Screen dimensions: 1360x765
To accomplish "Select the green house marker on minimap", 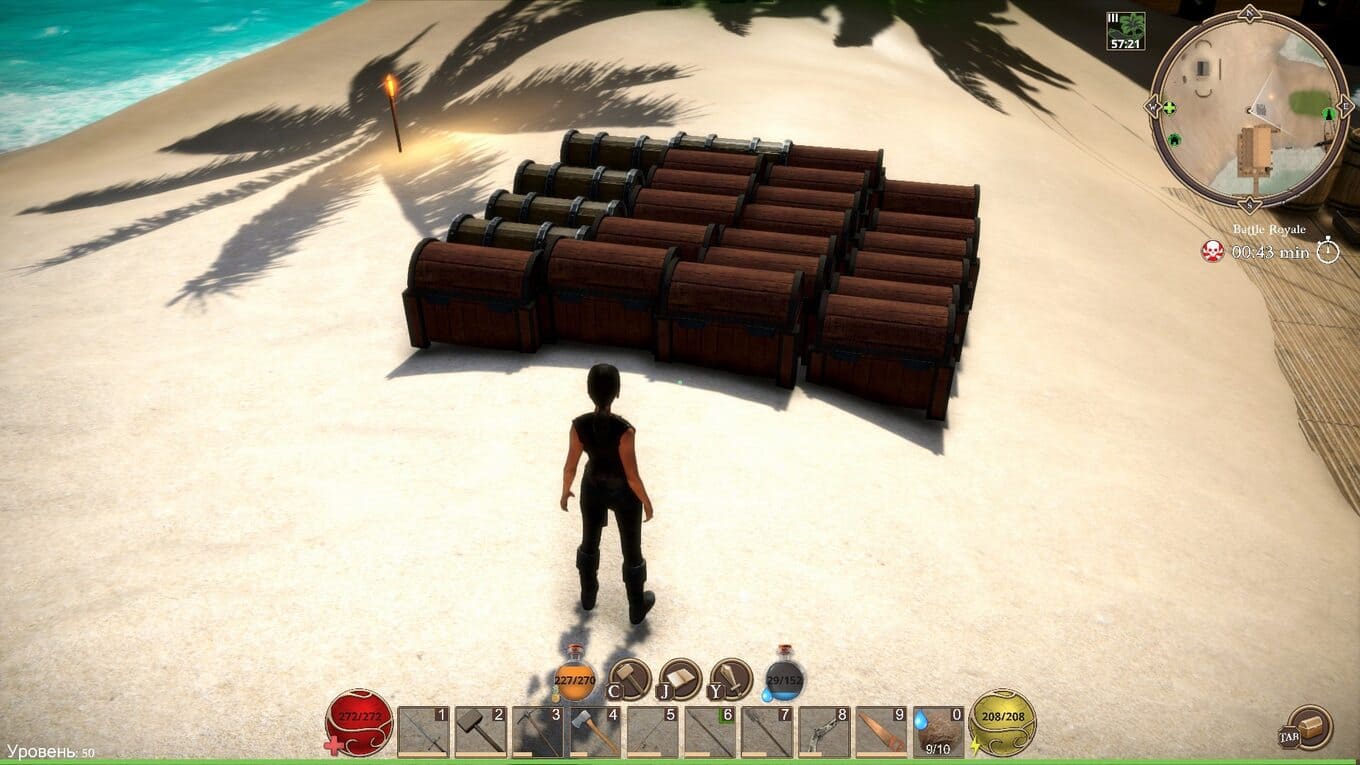I will pyautogui.click(x=1174, y=139).
